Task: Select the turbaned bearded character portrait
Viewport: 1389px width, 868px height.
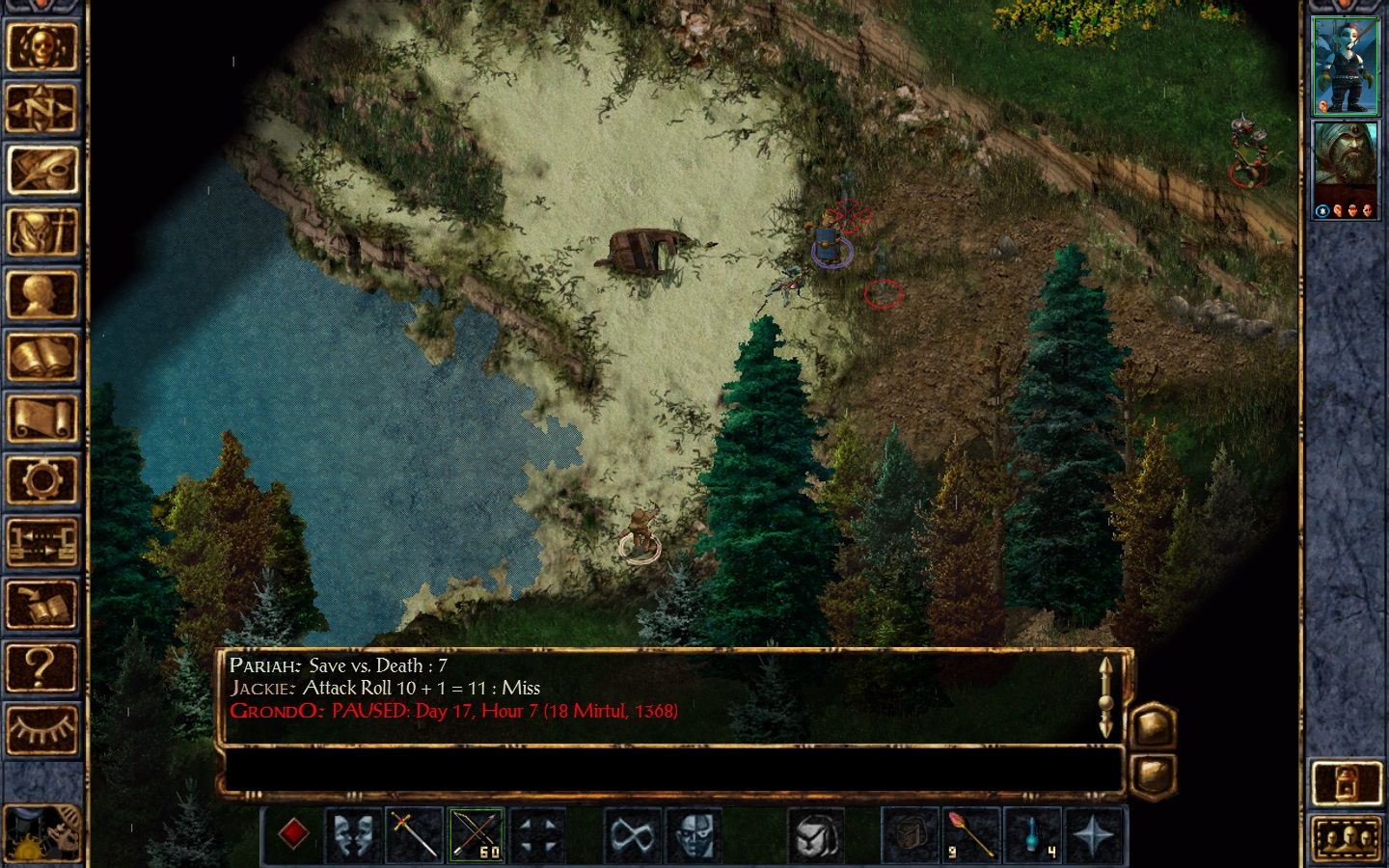Action: [1346, 170]
